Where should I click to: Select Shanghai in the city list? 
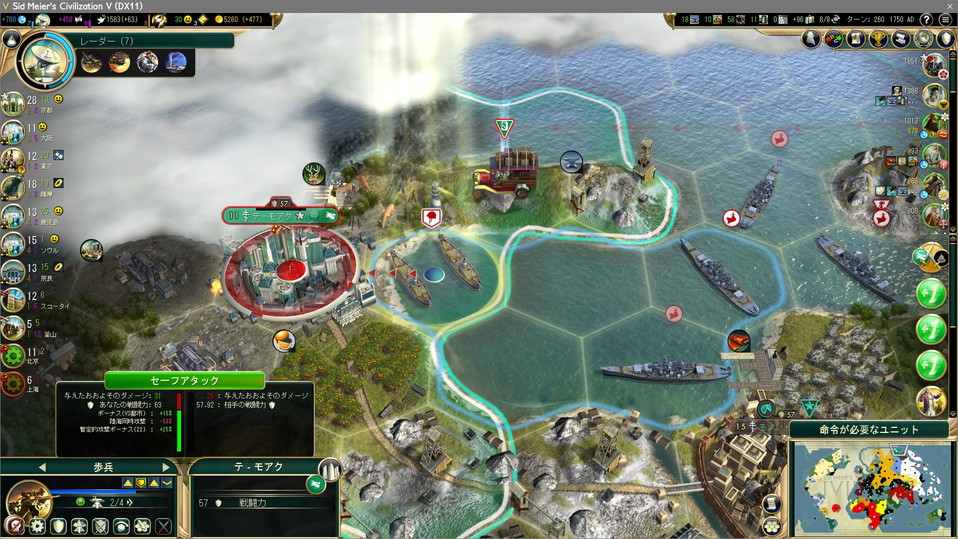click(12, 384)
